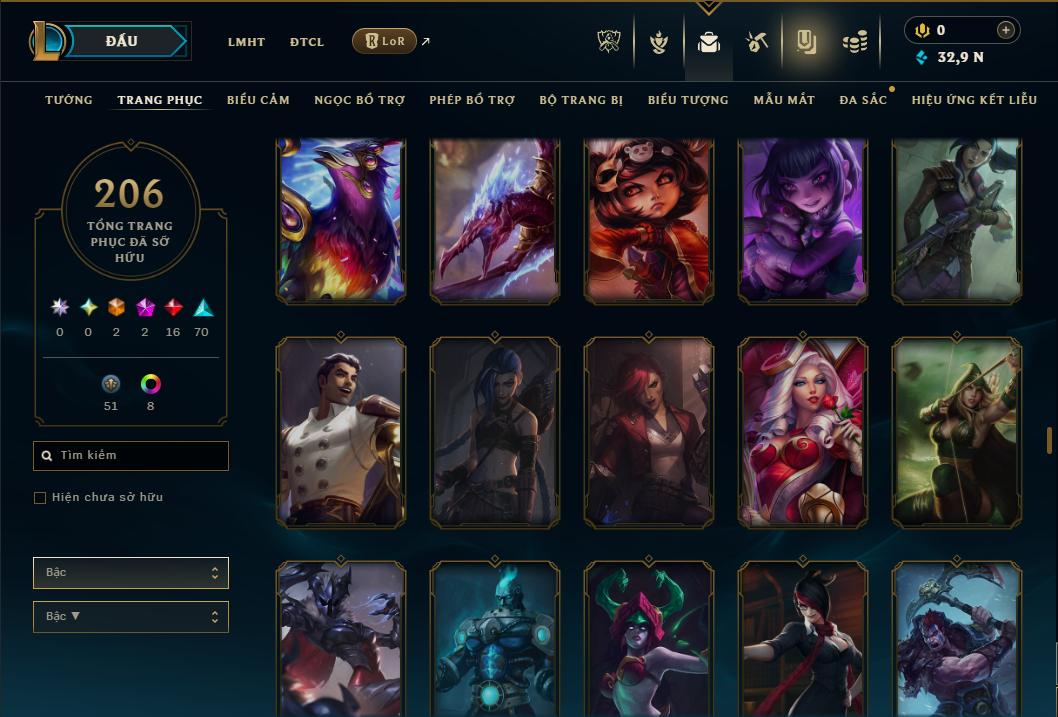
Task: Open the BIỂU CẢM emotes tab
Action: (258, 100)
